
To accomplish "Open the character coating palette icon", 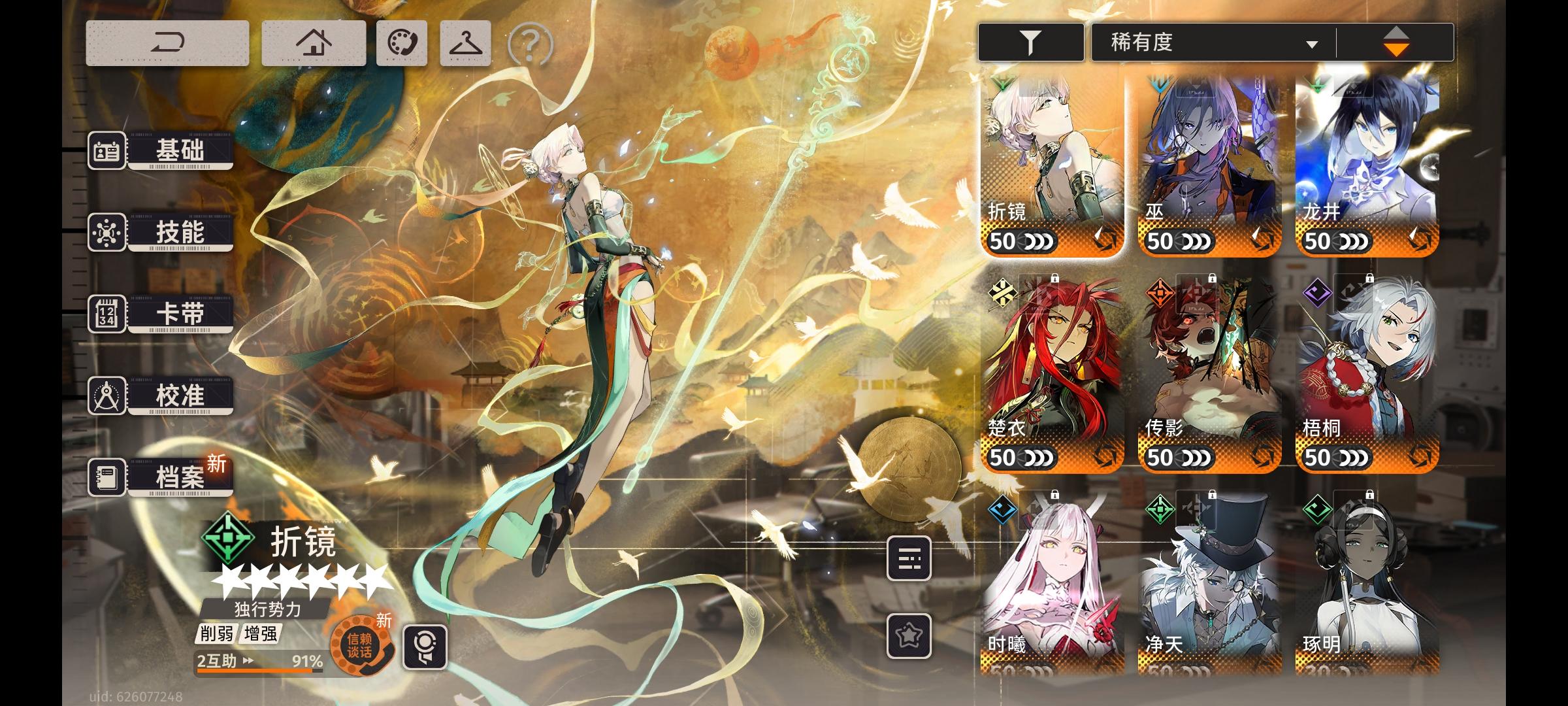I will (400, 41).
